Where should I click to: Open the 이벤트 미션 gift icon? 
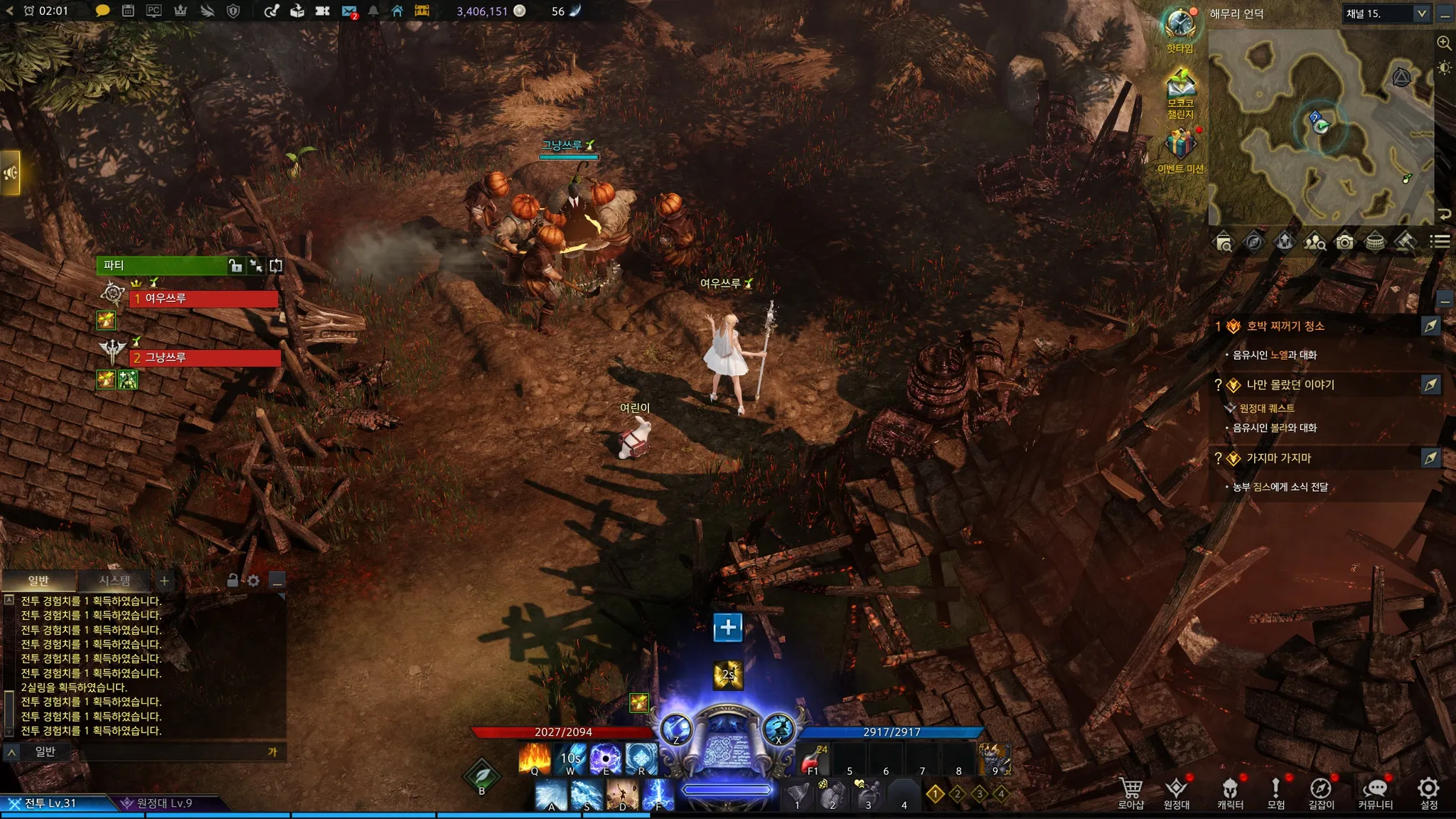pyautogui.click(x=1180, y=148)
